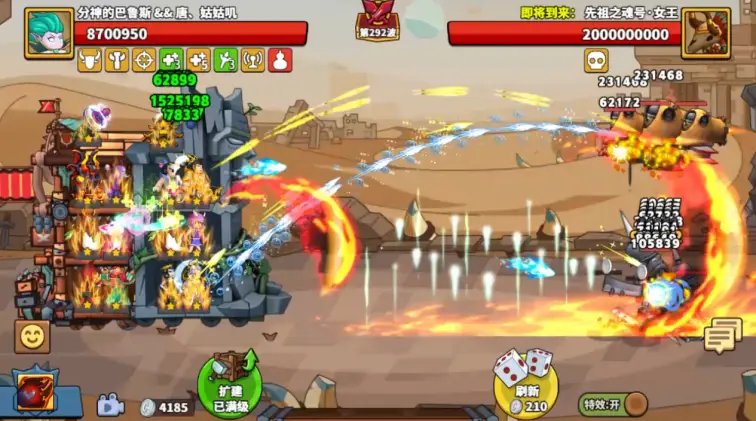Click the dice 刷新 refresh button
The width and height of the screenshot is (756, 421).
pyautogui.click(x=525, y=382)
